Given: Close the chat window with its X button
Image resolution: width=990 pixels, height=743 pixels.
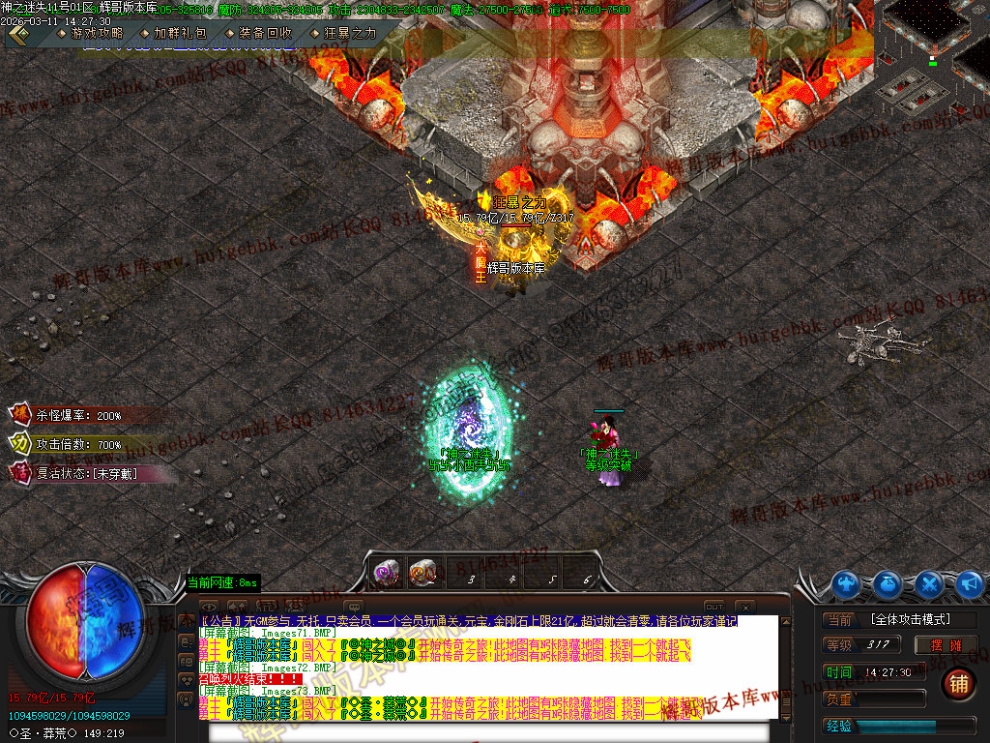Looking at the screenshot, I should point(745,606).
